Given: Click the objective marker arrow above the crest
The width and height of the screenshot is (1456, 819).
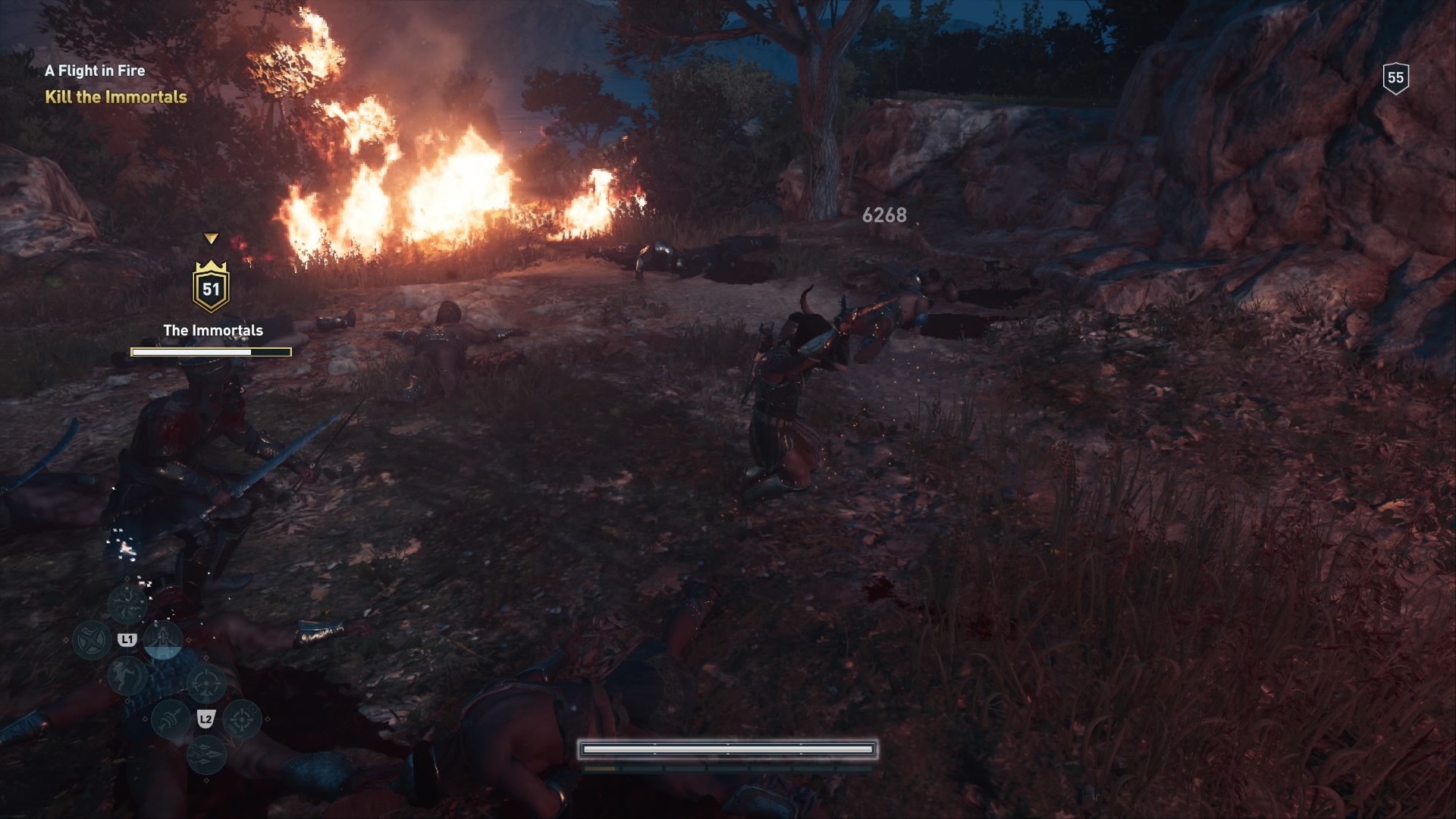Looking at the screenshot, I should pyautogui.click(x=212, y=239).
